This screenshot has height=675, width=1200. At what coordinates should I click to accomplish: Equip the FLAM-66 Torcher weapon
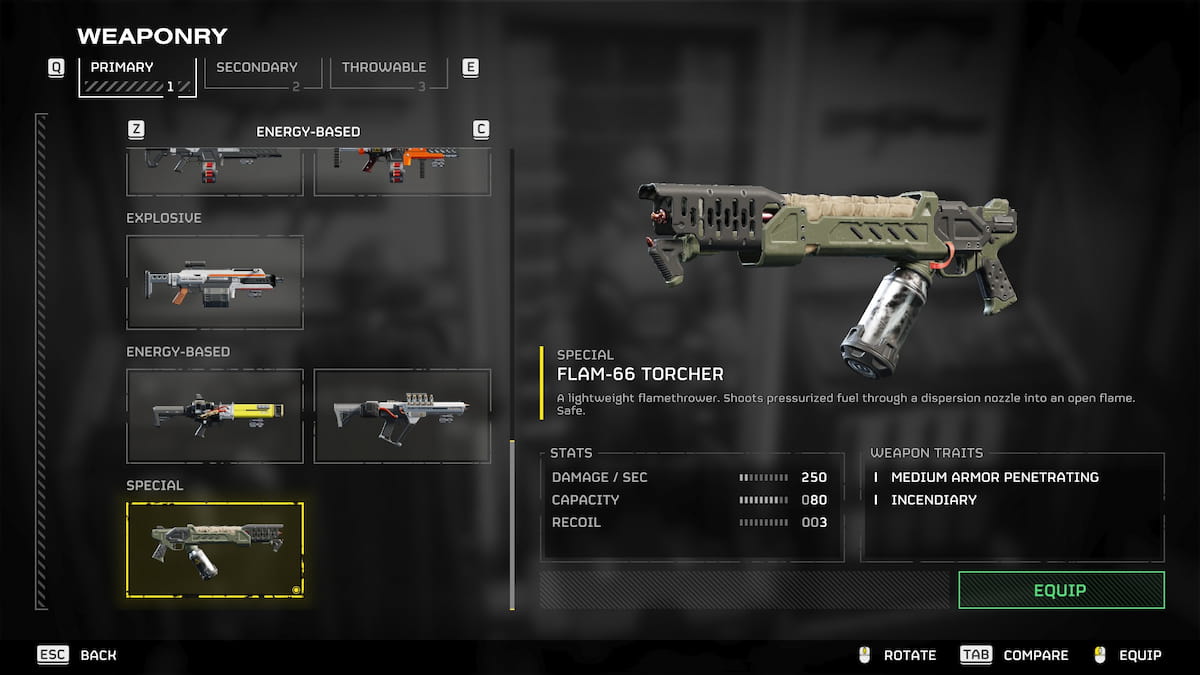[1061, 590]
